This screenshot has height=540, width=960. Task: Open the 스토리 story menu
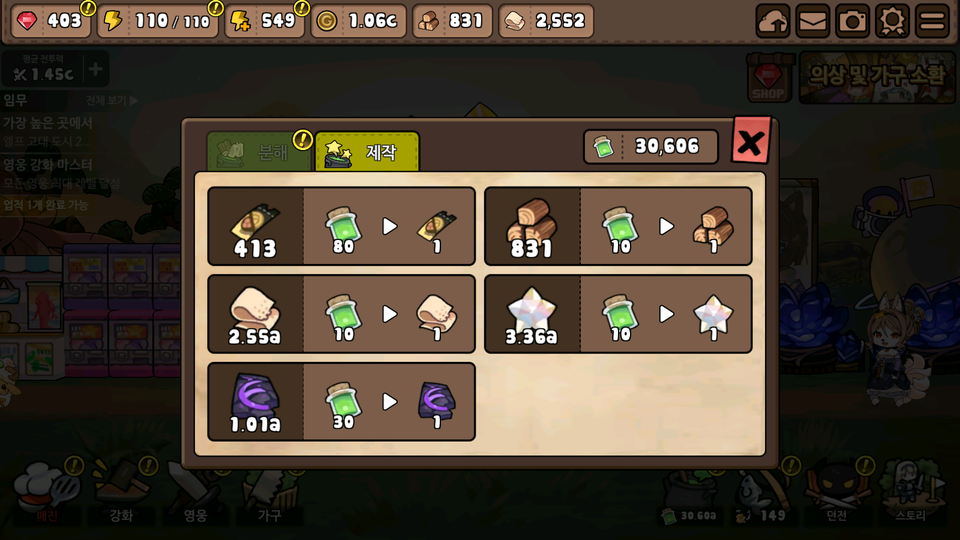(911, 494)
